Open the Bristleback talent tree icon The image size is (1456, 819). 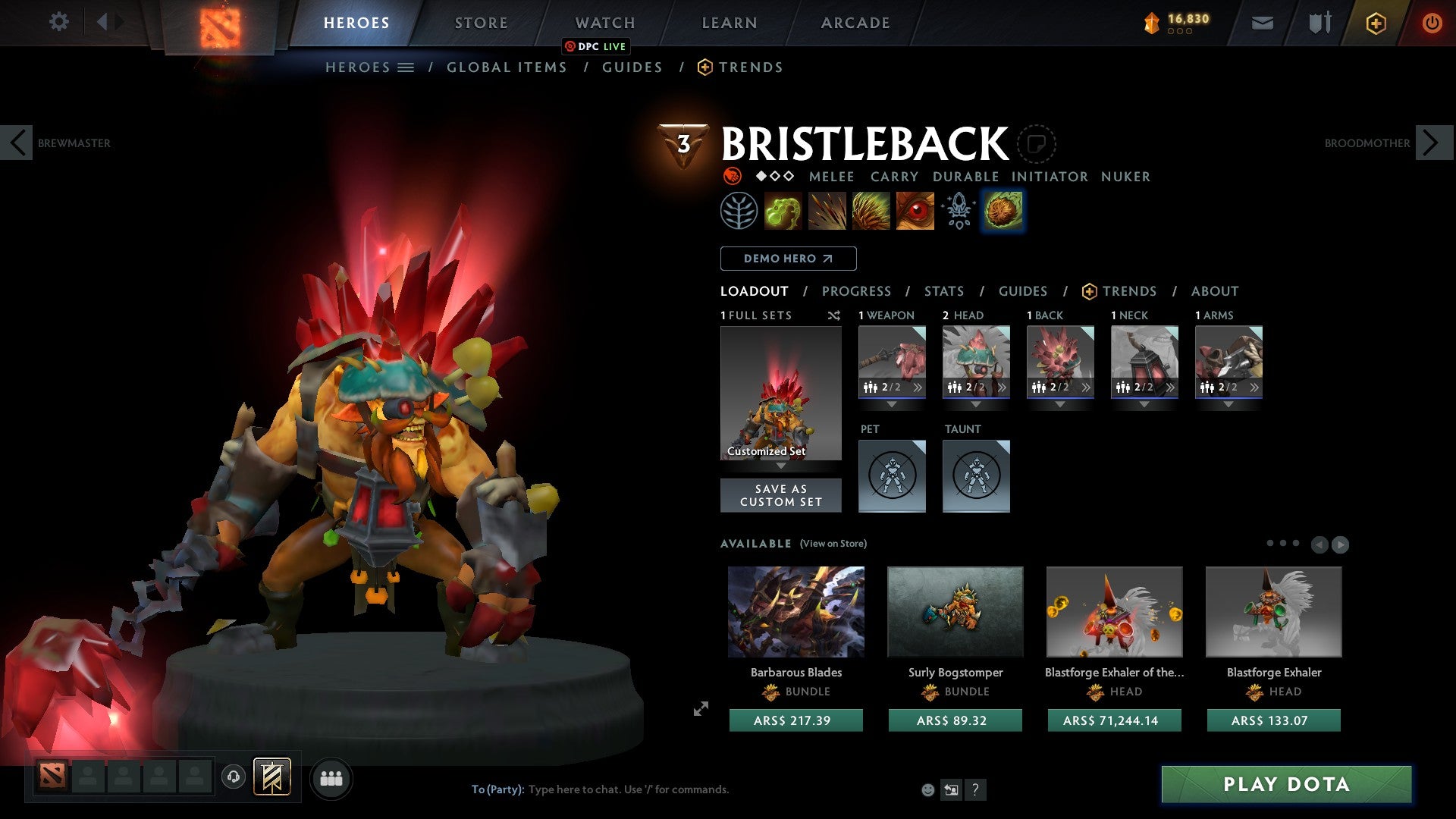739,211
